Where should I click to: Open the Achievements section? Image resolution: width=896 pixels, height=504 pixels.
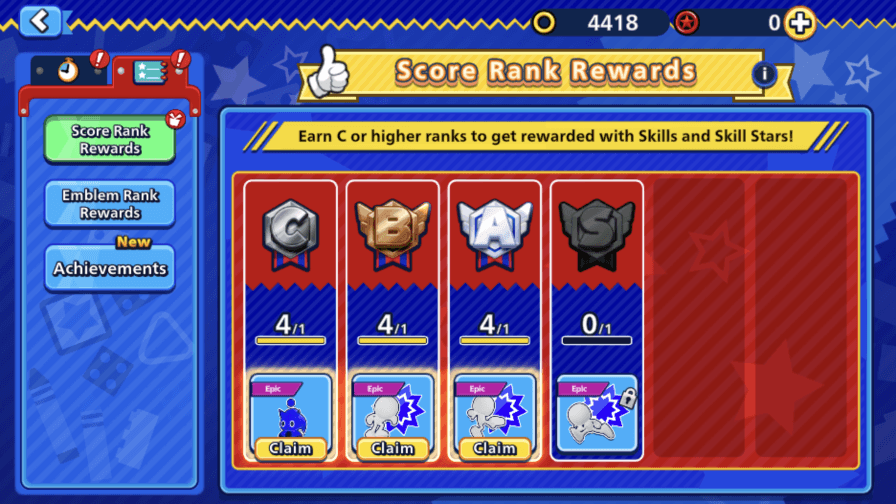coord(110,268)
